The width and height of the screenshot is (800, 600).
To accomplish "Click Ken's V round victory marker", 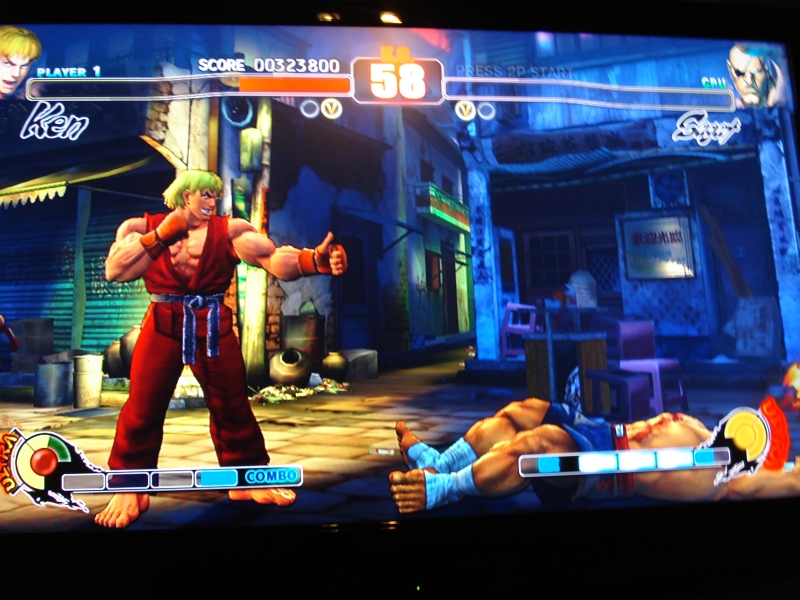I will pyautogui.click(x=331, y=108).
